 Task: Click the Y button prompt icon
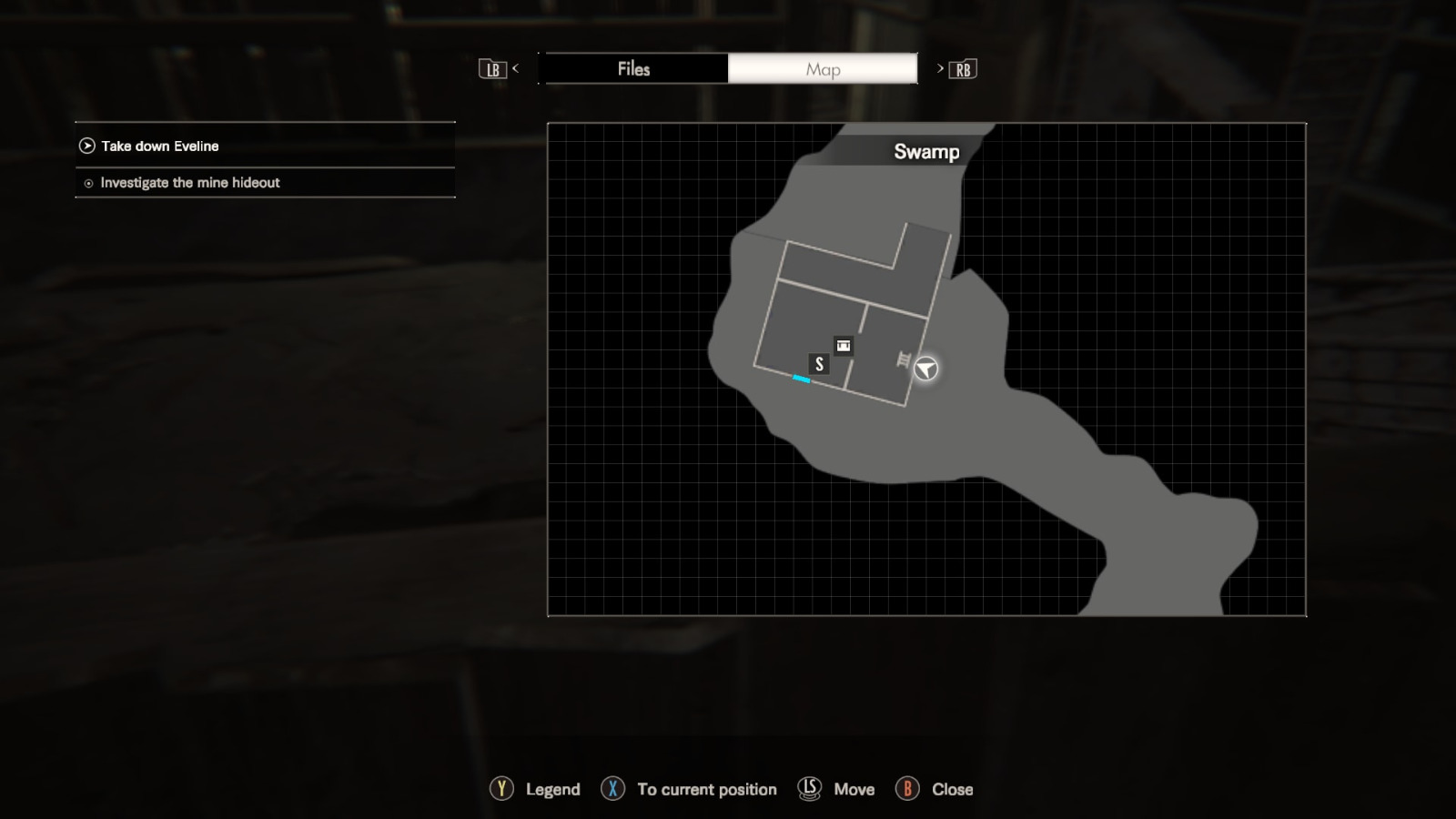click(500, 789)
